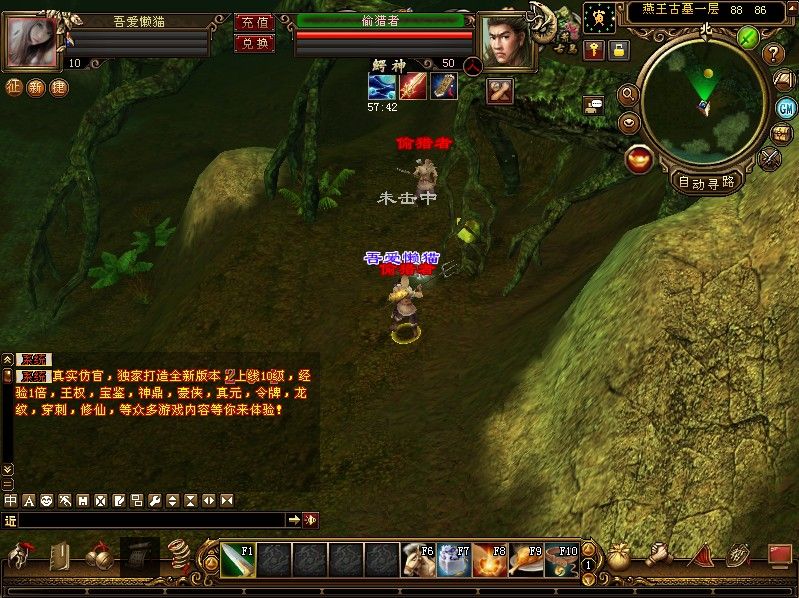Click the smiley emoticon chat button
This screenshot has height=598, width=799.
coord(46,500)
